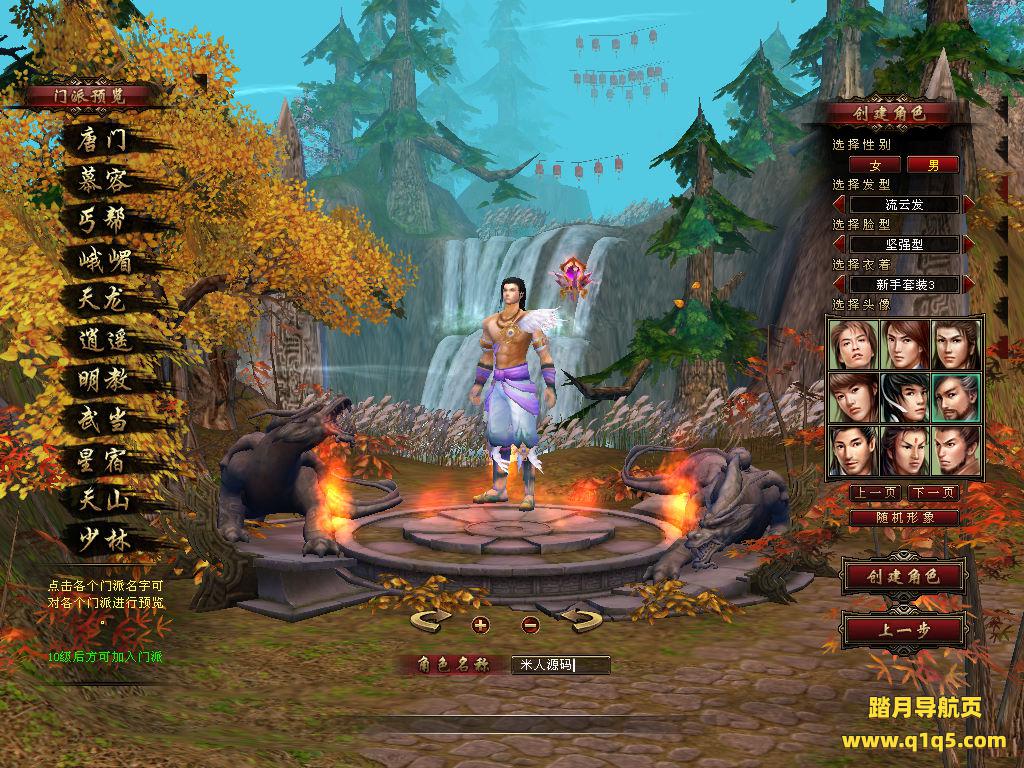Screen dimensions: 1024x768
Task: Randomize appearance with 随机形象
Action: [904, 518]
